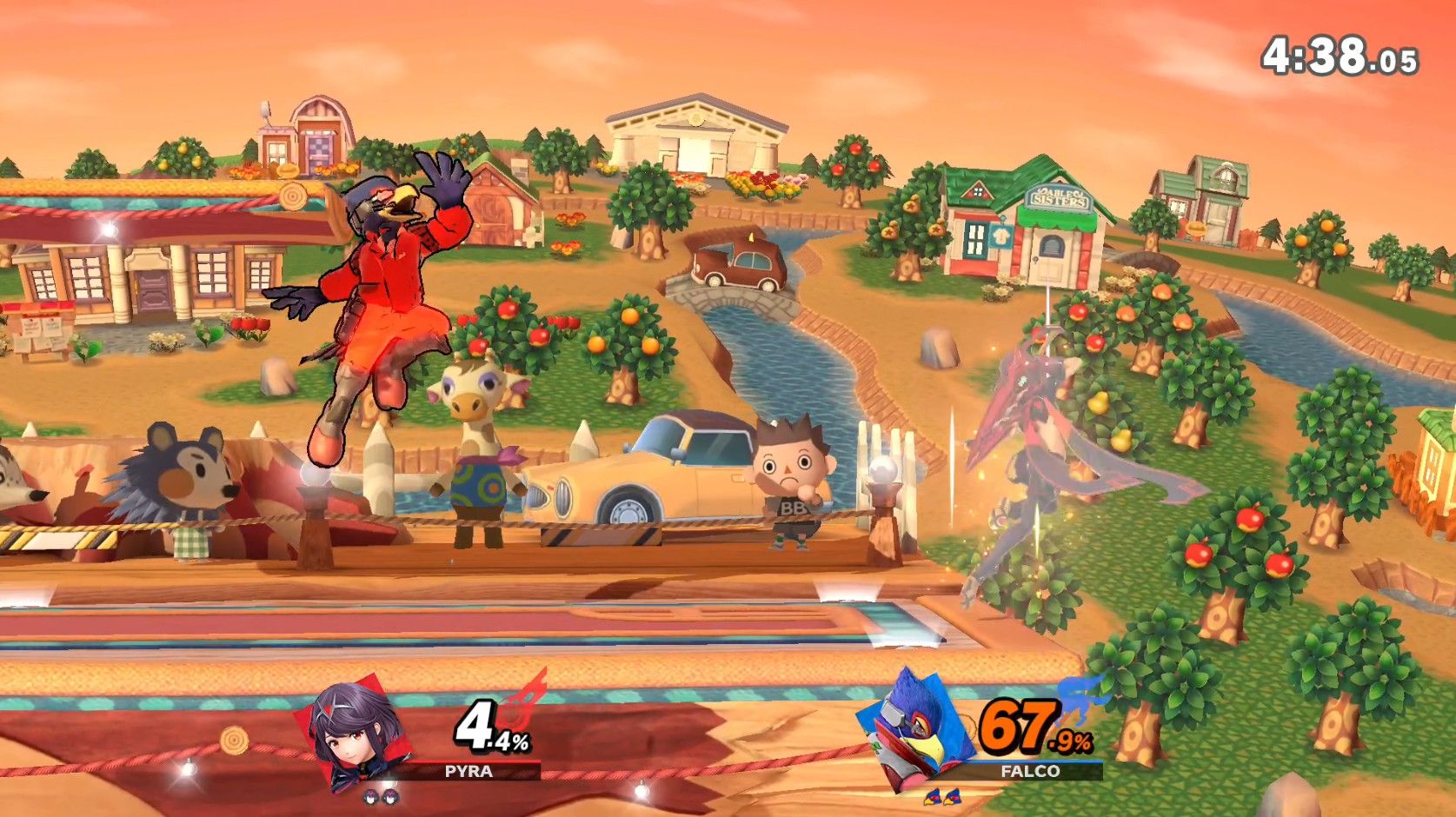Click Falco's second stock head icon
Screen dimensions: 1456x817
[953, 798]
